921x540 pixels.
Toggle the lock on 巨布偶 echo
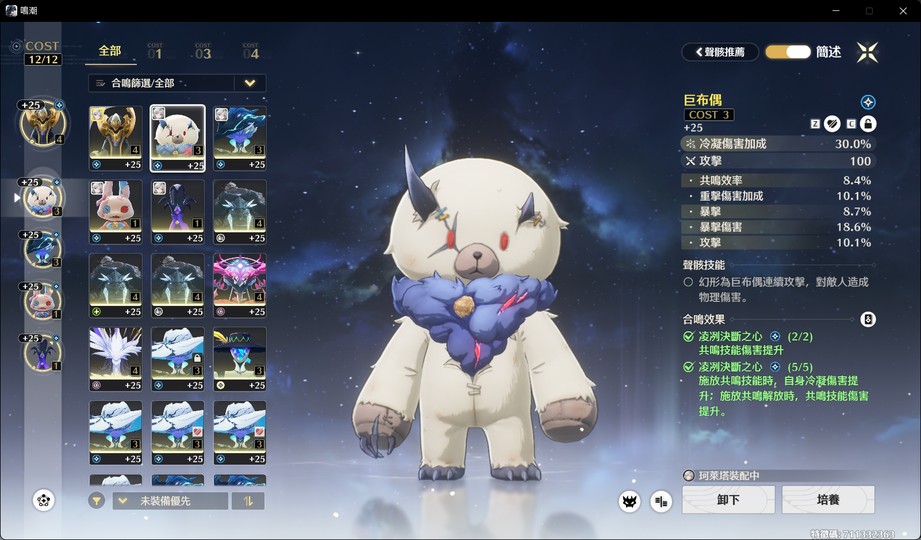tap(868, 124)
